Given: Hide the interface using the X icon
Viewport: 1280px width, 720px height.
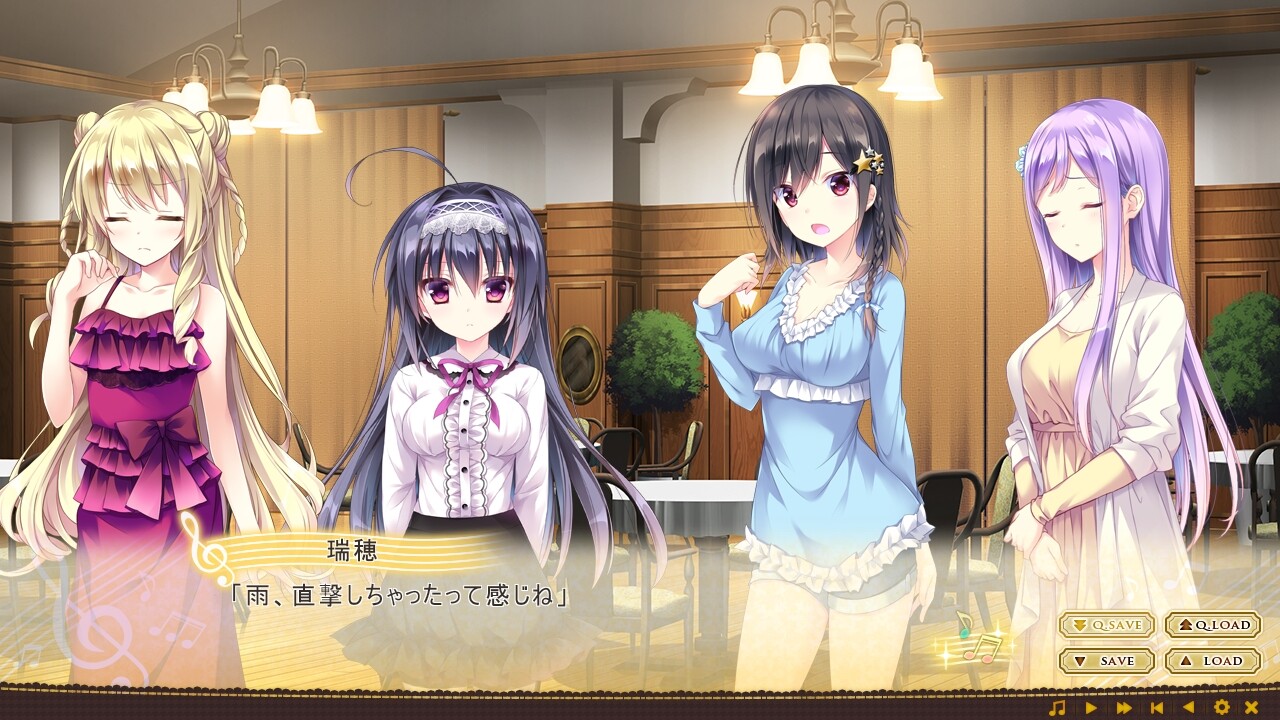Looking at the screenshot, I should pyautogui.click(x=1253, y=706).
